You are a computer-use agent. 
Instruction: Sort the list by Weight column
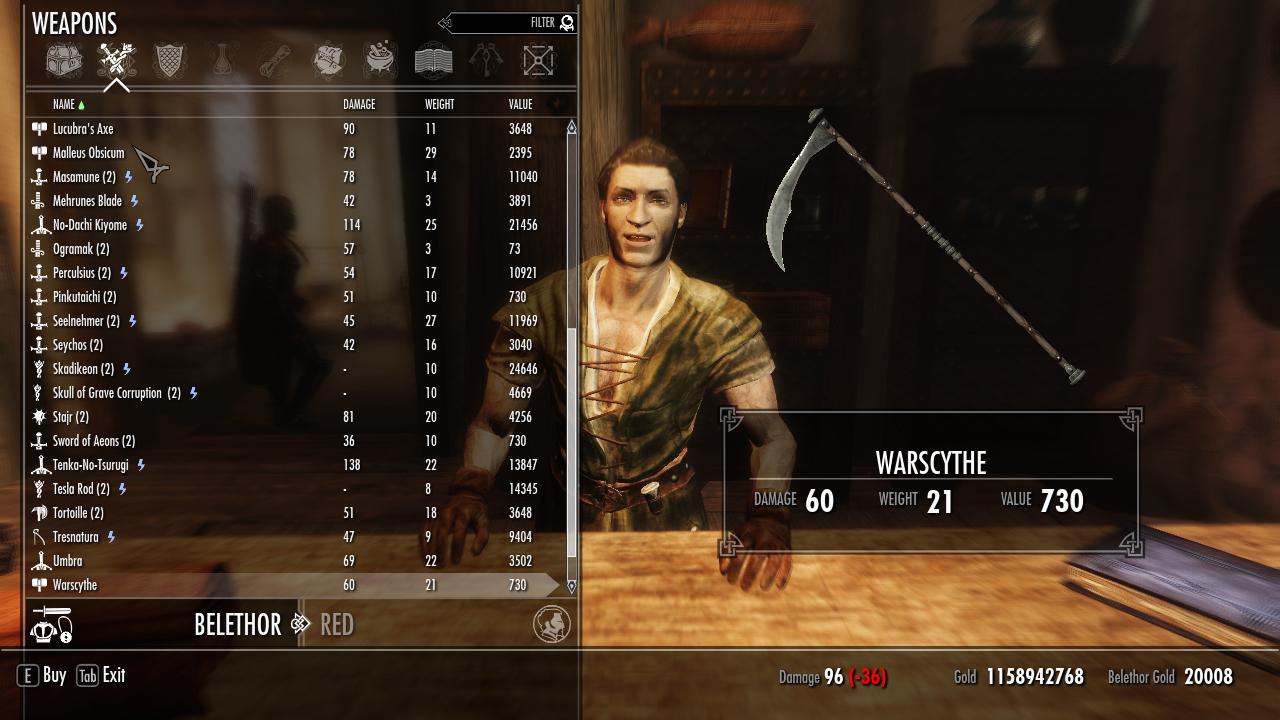click(439, 104)
